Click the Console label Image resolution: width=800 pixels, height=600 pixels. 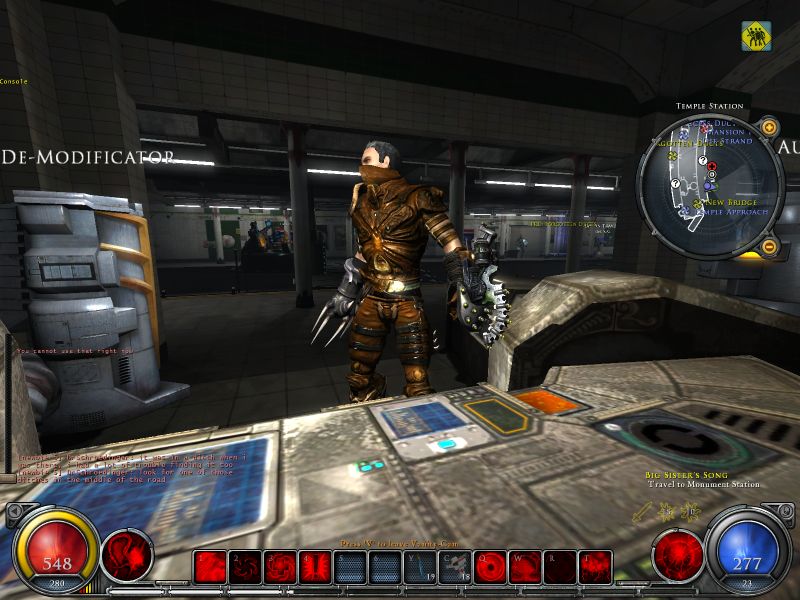coord(14,81)
